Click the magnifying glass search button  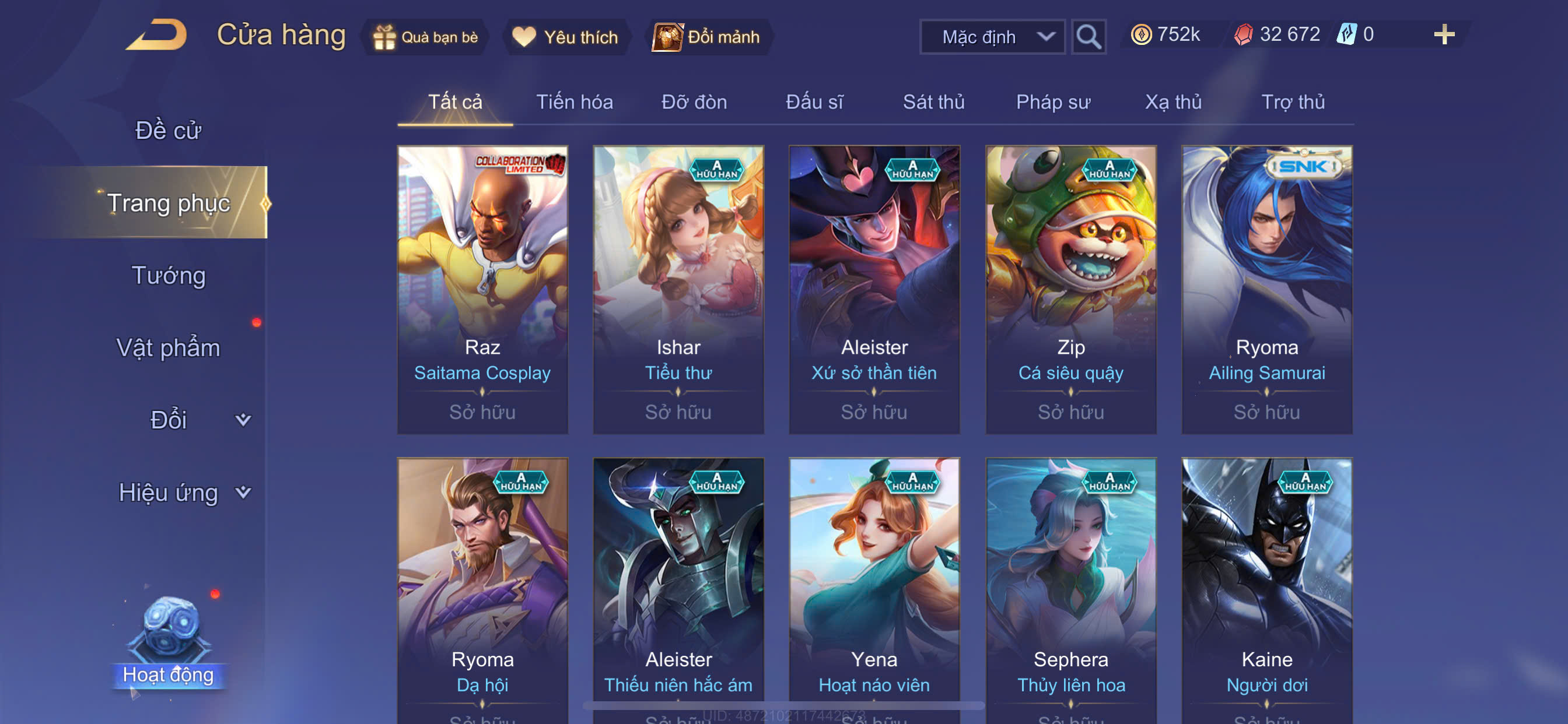(1088, 37)
